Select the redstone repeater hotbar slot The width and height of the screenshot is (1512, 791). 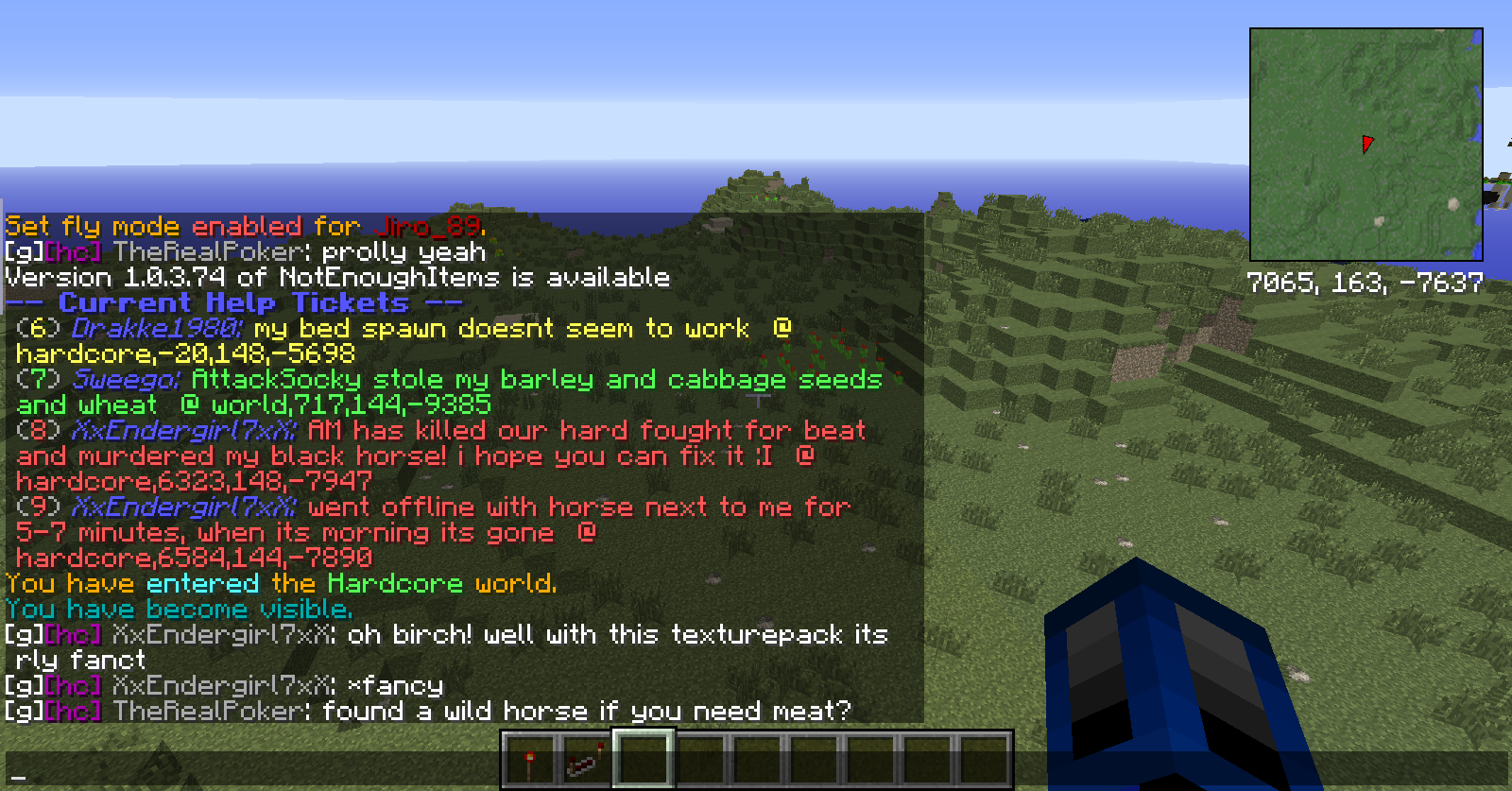click(586, 759)
